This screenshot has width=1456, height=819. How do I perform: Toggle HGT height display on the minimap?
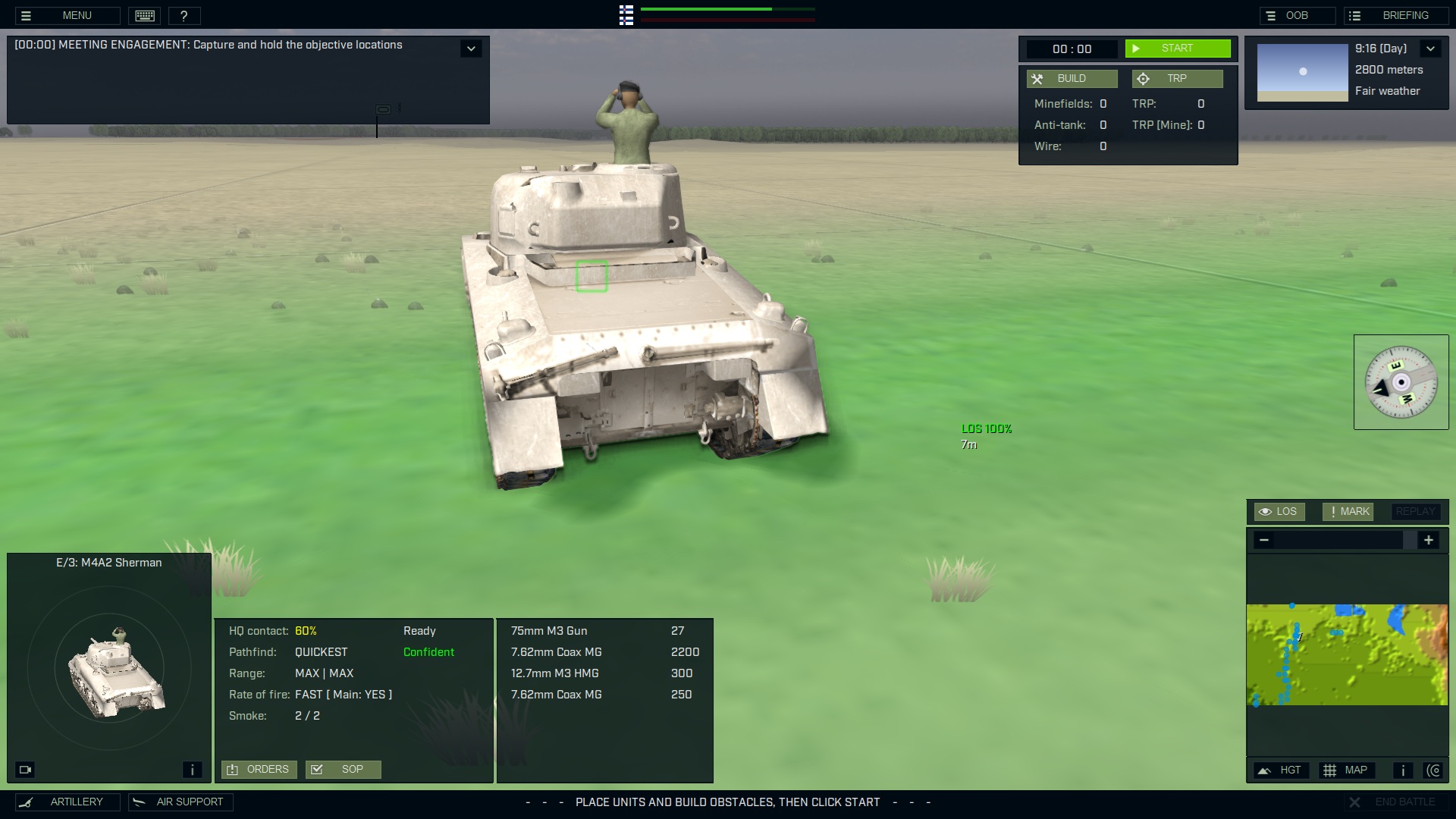(x=1281, y=770)
